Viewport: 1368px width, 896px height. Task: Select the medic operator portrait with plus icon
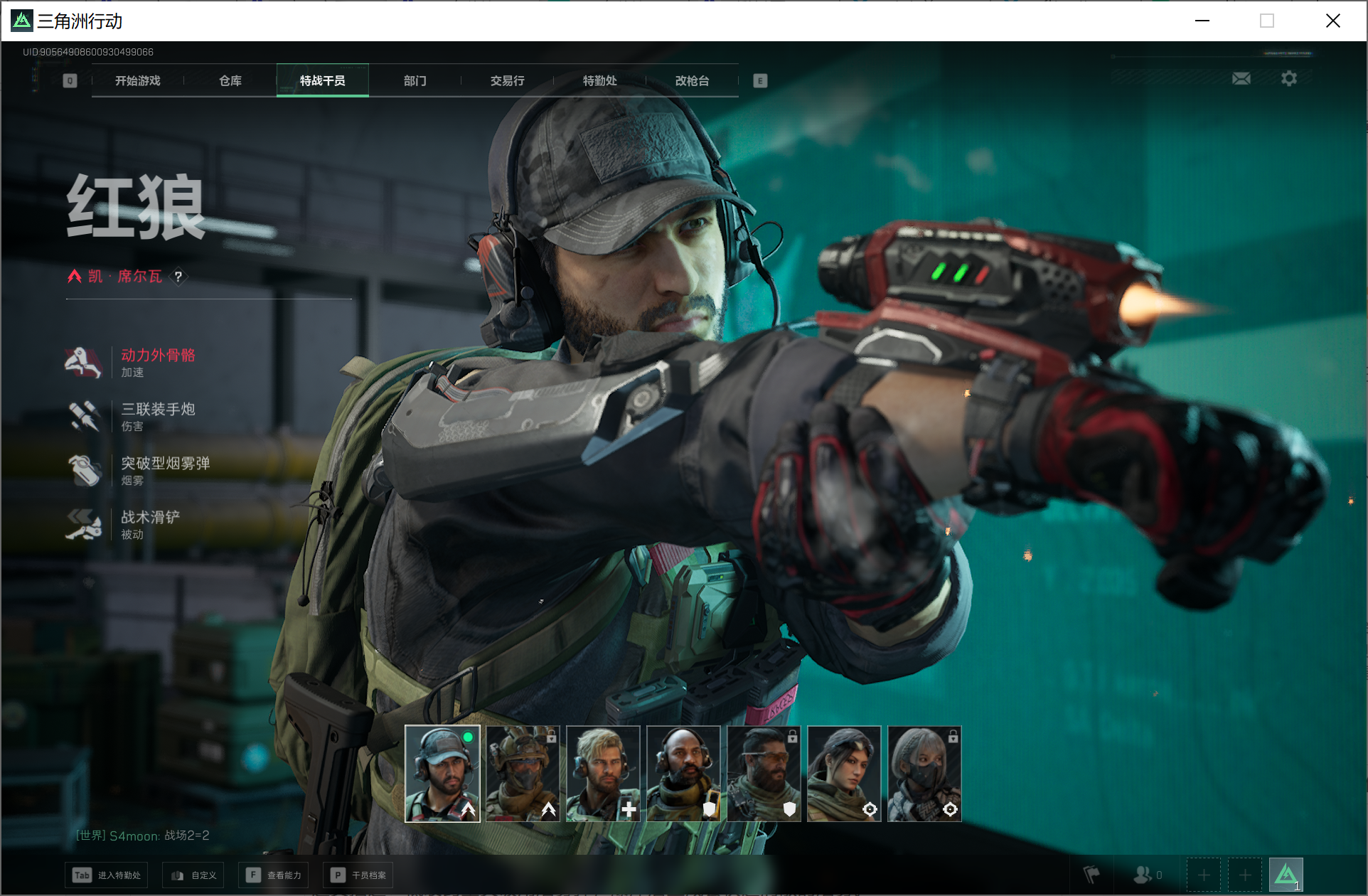pos(603,774)
